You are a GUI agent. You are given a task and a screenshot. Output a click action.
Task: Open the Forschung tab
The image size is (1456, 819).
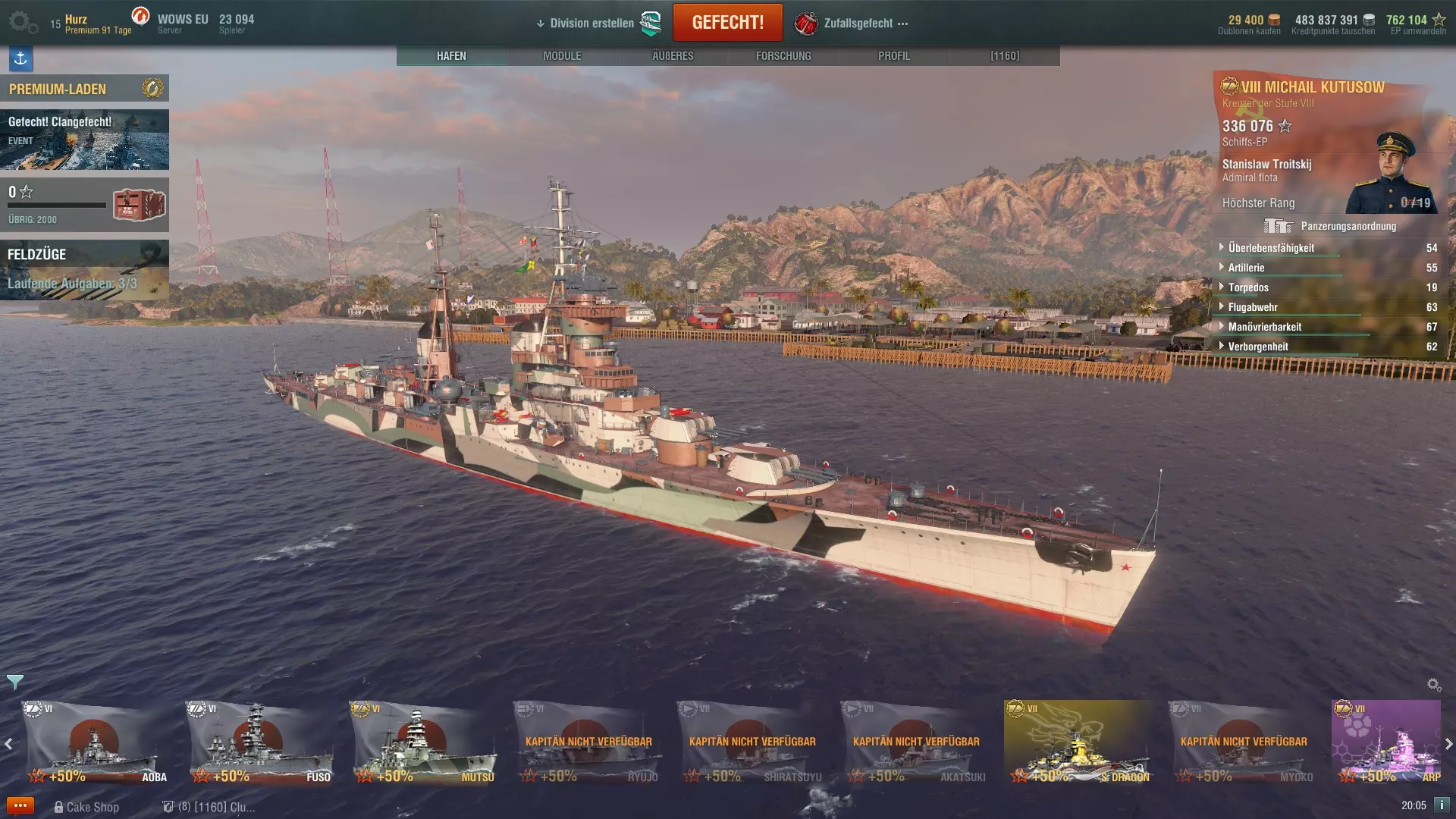[x=783, y=56]
